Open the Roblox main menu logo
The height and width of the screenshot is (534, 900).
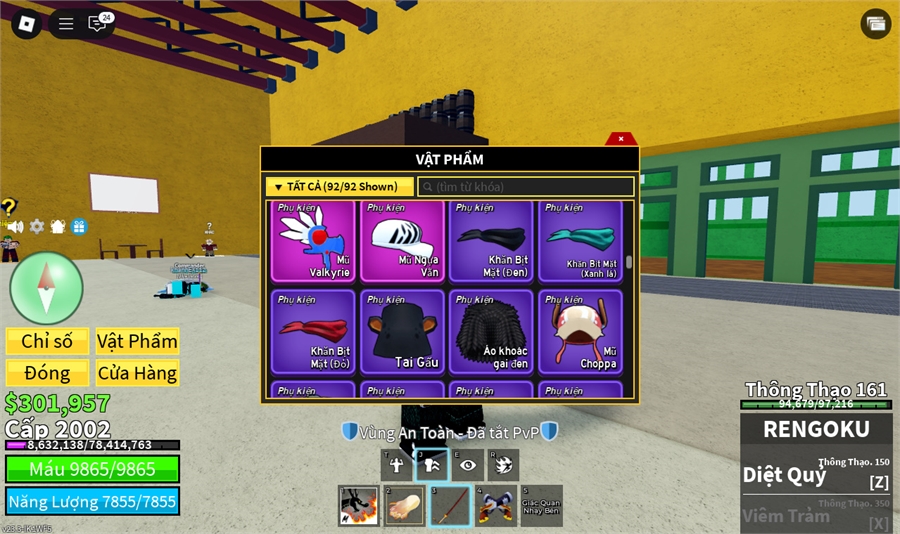click(x=26, y=24)
